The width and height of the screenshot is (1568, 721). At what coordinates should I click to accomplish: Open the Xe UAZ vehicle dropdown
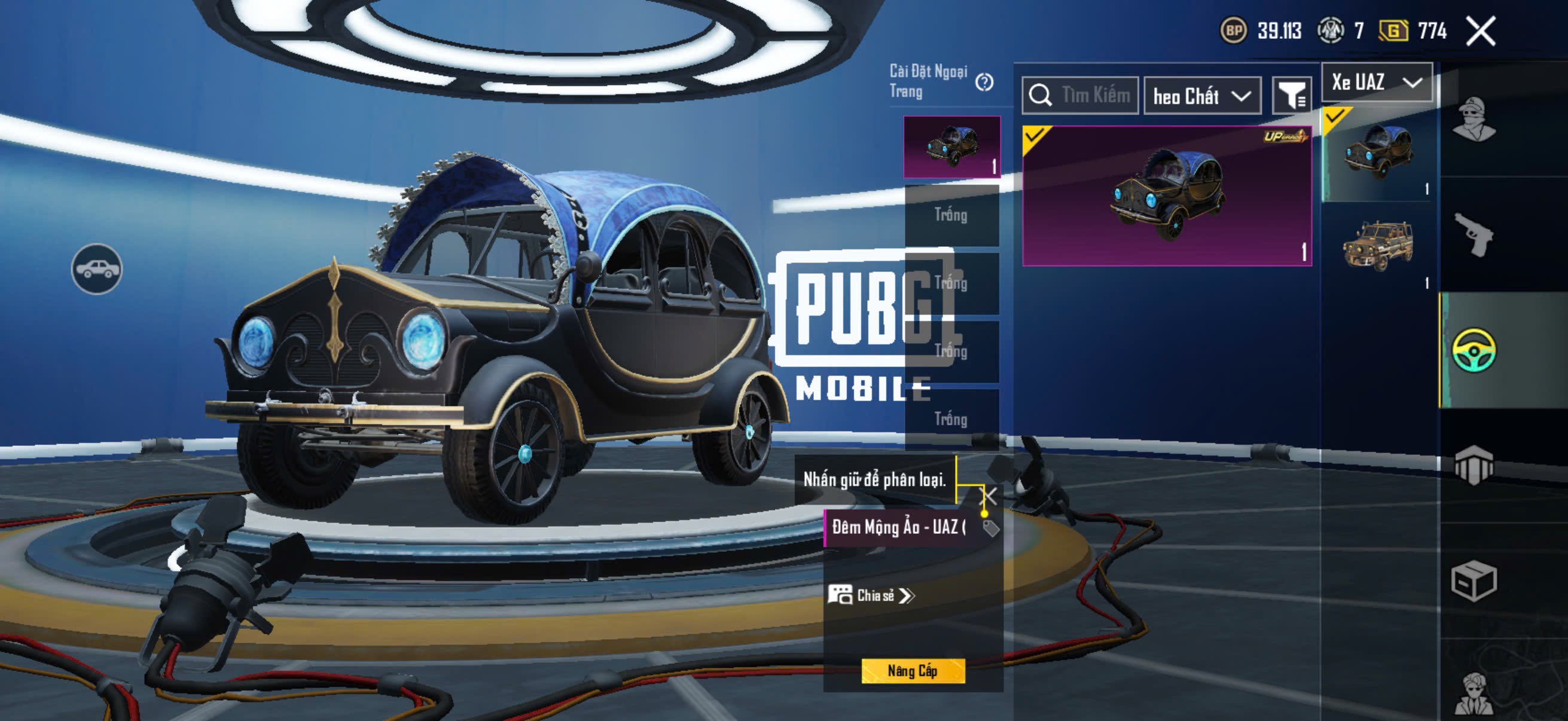click(1377, 82)
